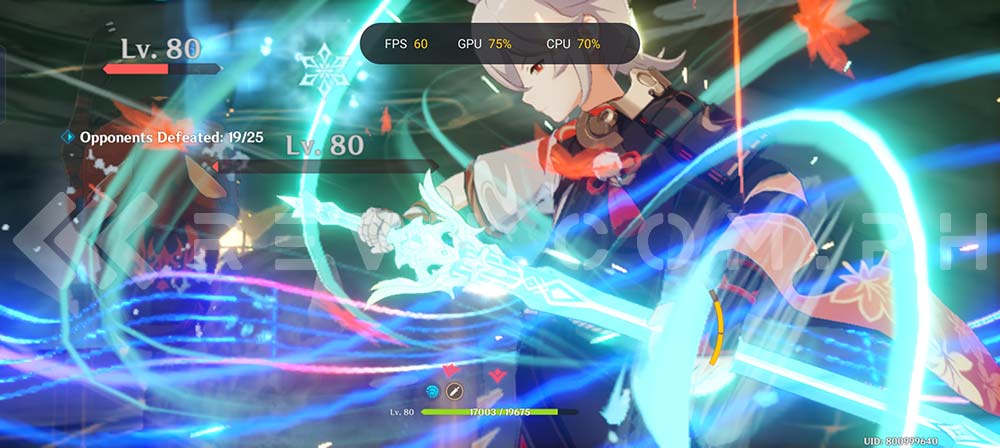
Task: Select the blue swirl buff icon
Action: (x=433, y=390)
